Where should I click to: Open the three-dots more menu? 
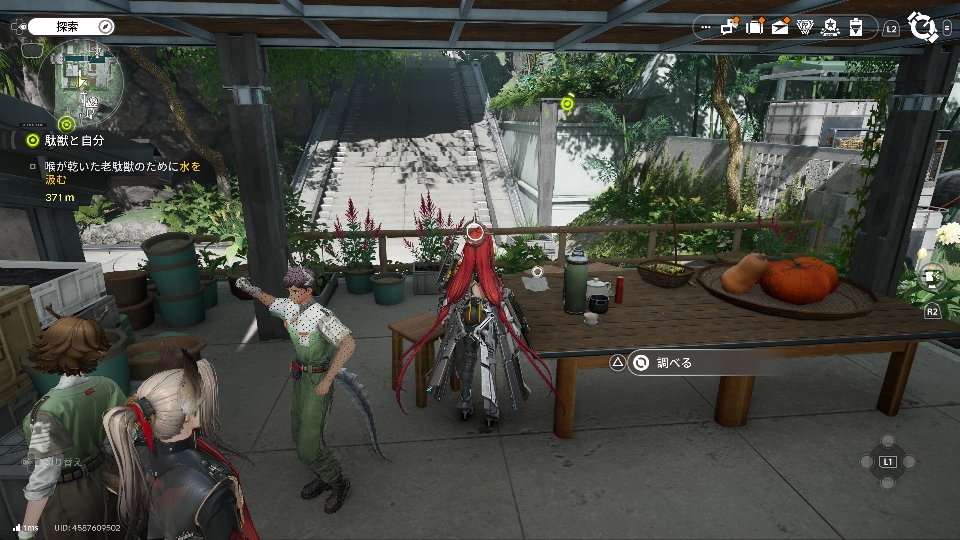pyautogui.click(x=707, y=28)
